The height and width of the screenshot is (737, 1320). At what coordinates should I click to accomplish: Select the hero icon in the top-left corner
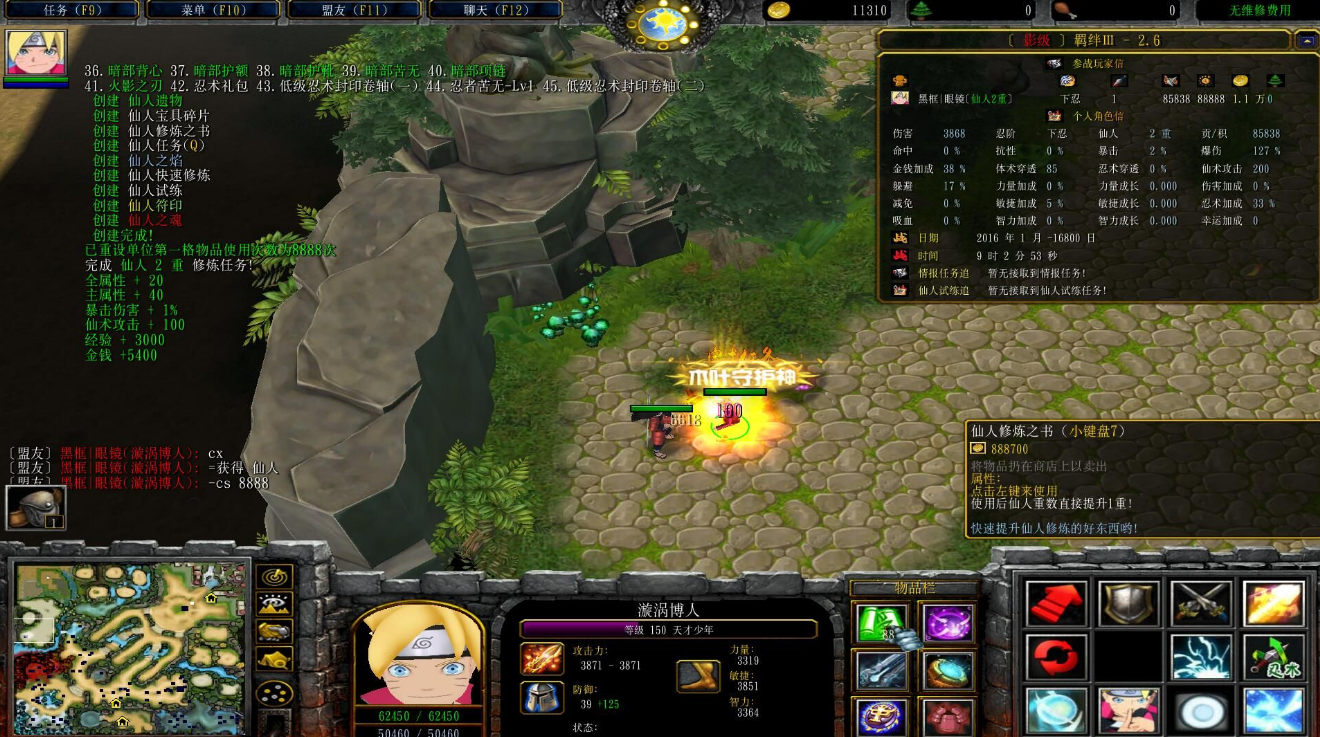(x=36, y=53)
